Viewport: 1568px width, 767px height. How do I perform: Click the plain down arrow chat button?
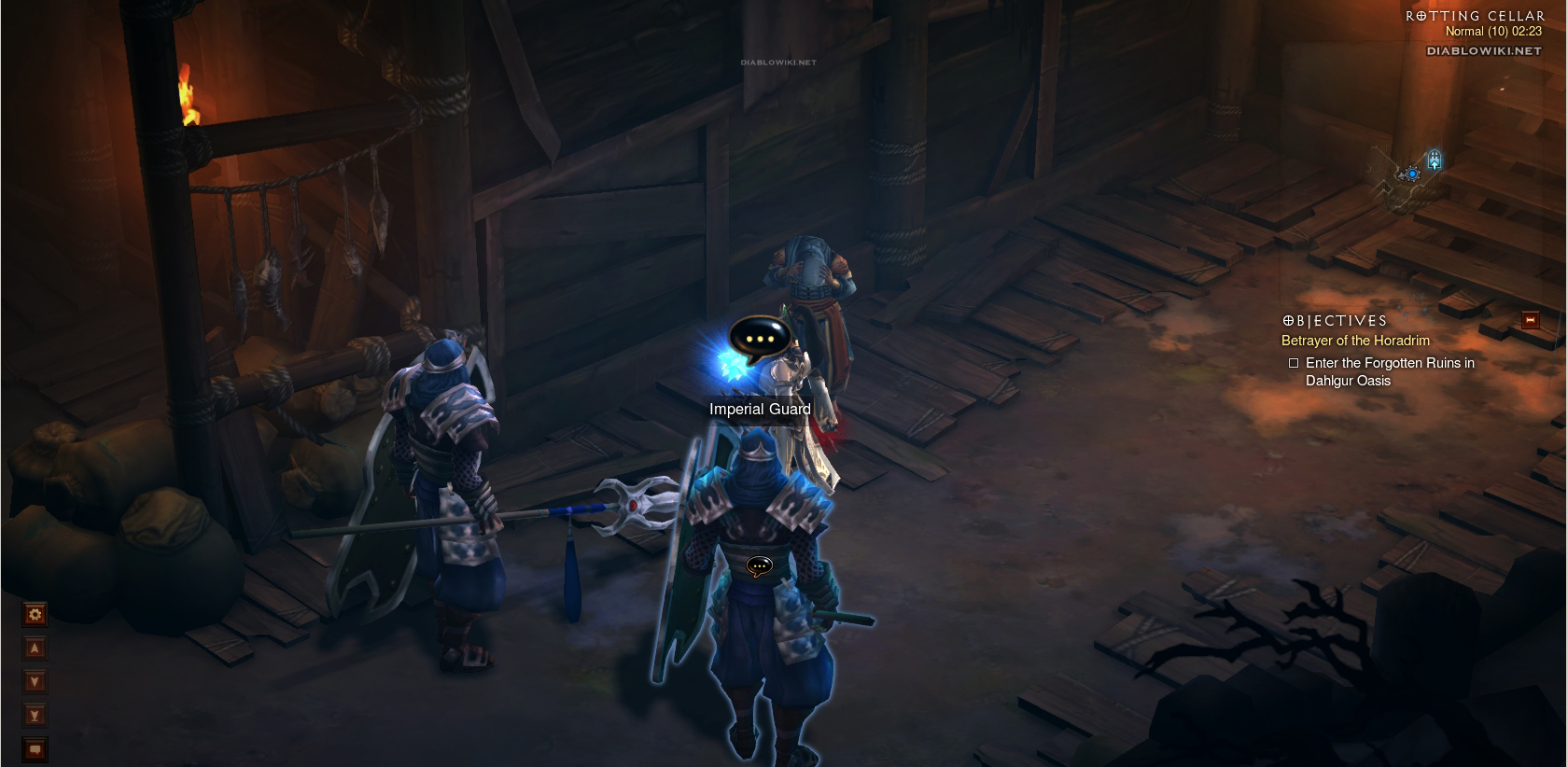tap(35, 682)
